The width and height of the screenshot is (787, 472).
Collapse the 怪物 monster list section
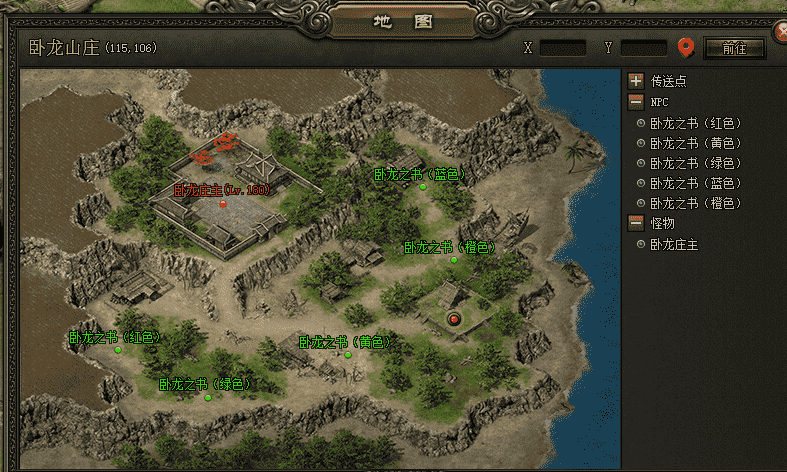(x=636, y=223)
